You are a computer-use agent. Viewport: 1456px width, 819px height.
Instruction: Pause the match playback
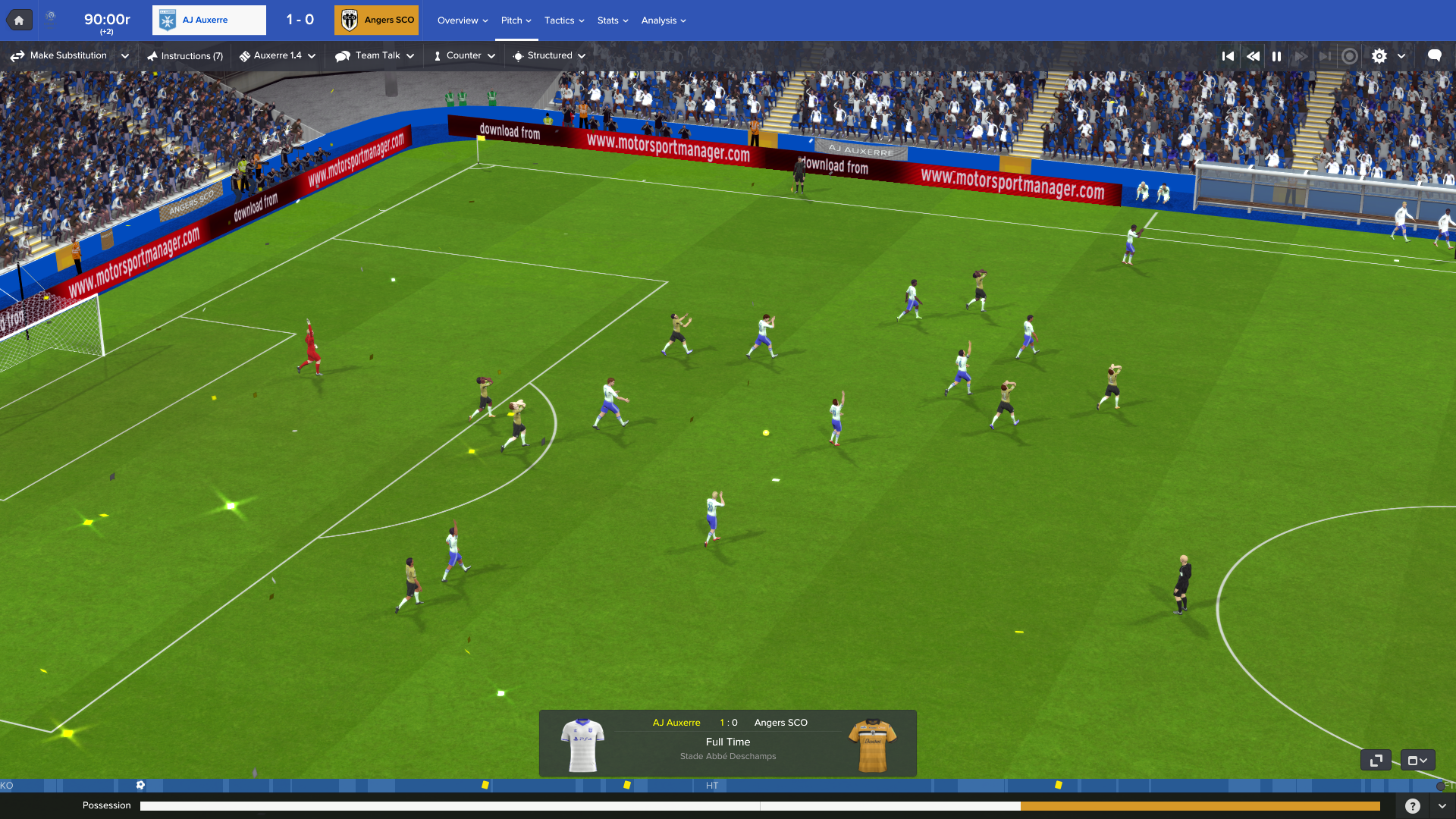pyautogui.click(x=1277, y=56)
